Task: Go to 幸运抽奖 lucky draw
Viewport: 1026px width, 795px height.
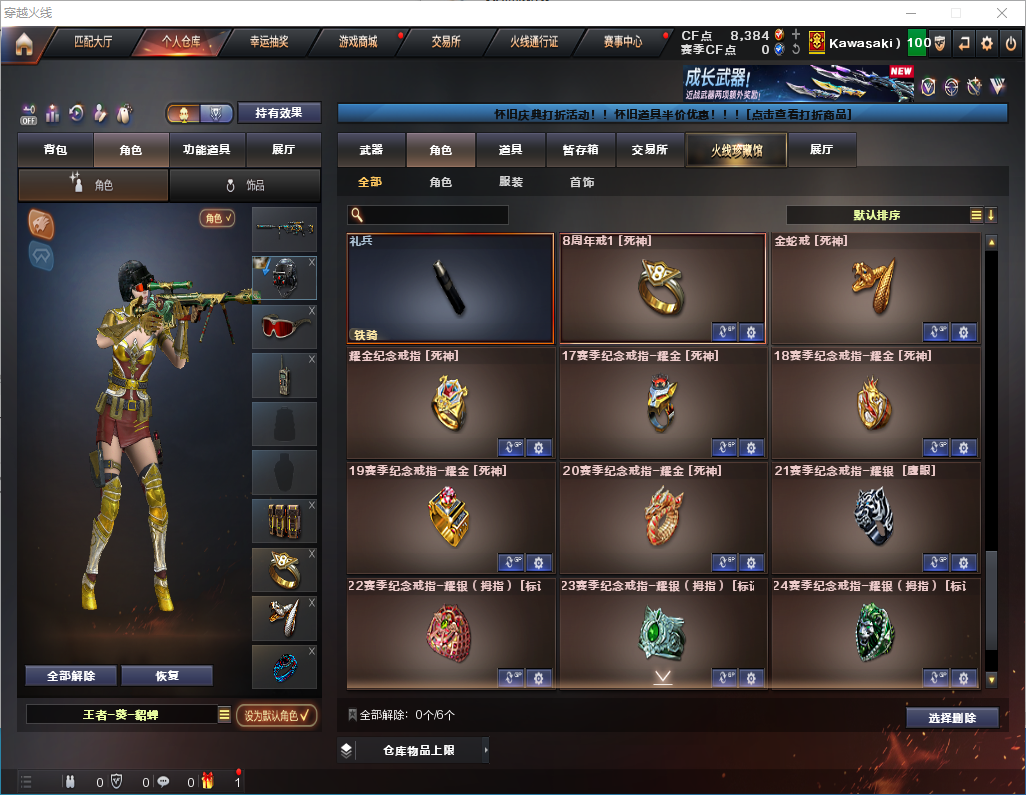Action: [x=269, y=42]
